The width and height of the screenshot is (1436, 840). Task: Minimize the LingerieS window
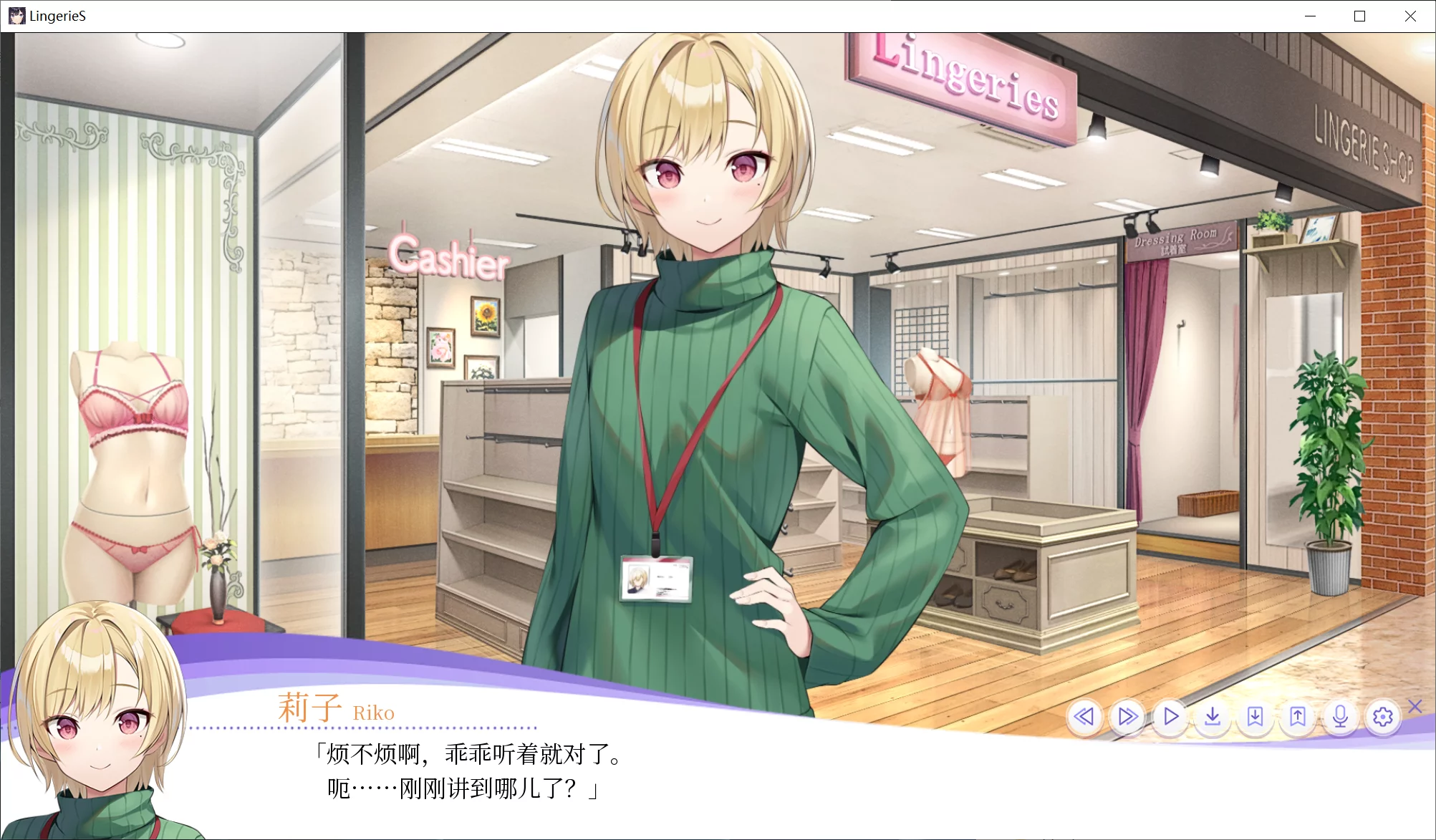(x=1311, y=16)
